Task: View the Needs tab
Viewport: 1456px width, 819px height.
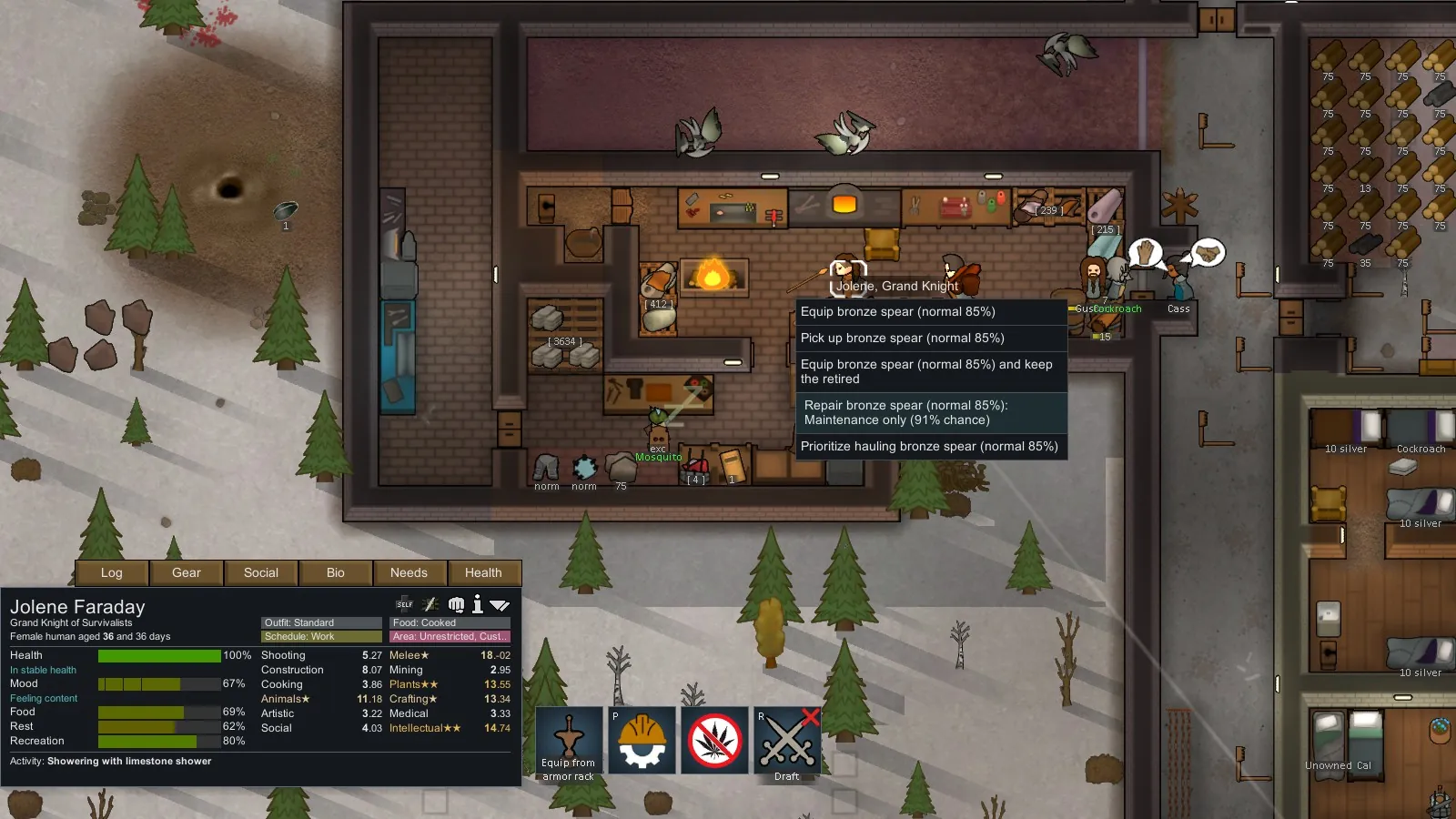Action: tap(409, 572)
